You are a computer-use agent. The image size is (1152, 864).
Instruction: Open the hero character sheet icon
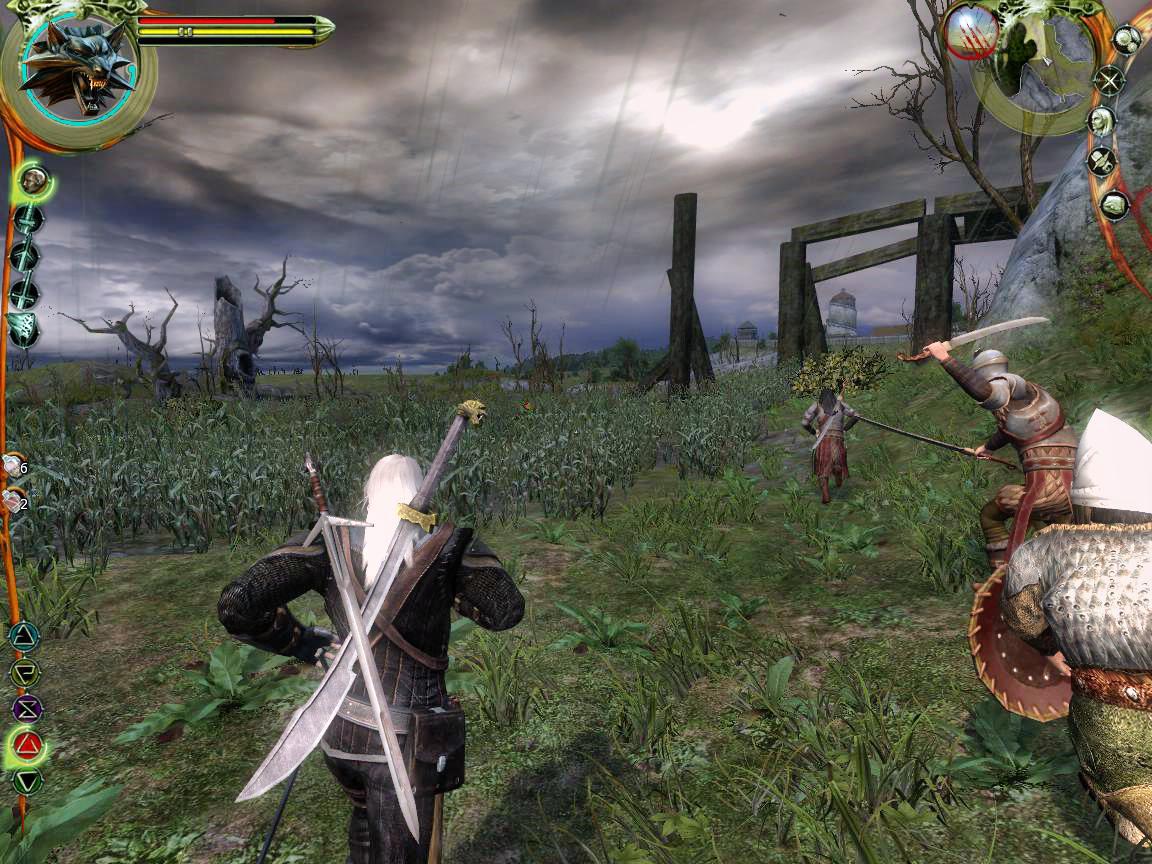coord(1102,121)
